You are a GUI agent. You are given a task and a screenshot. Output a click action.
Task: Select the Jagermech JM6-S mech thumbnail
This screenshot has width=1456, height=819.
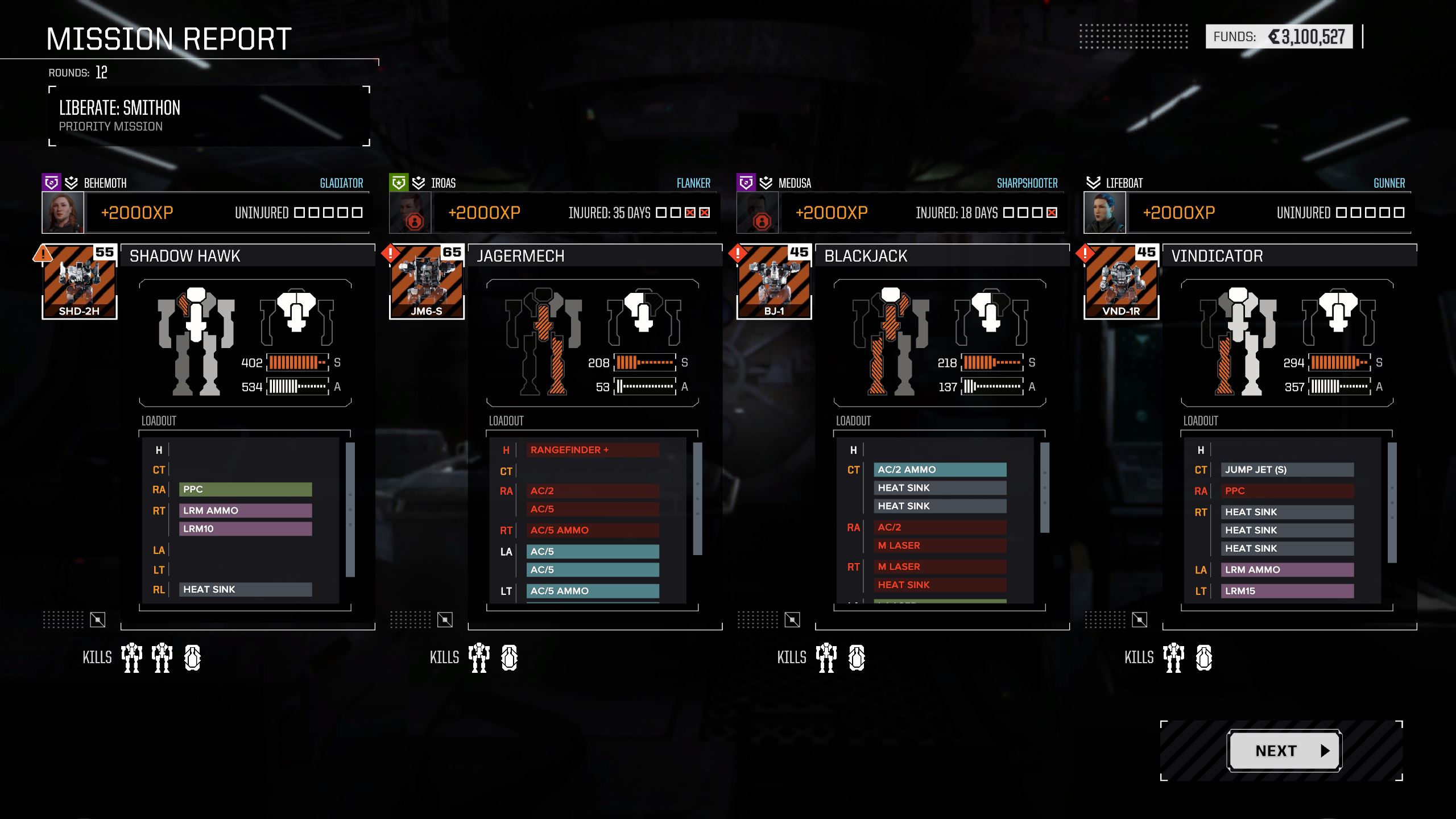click(427, 282)
